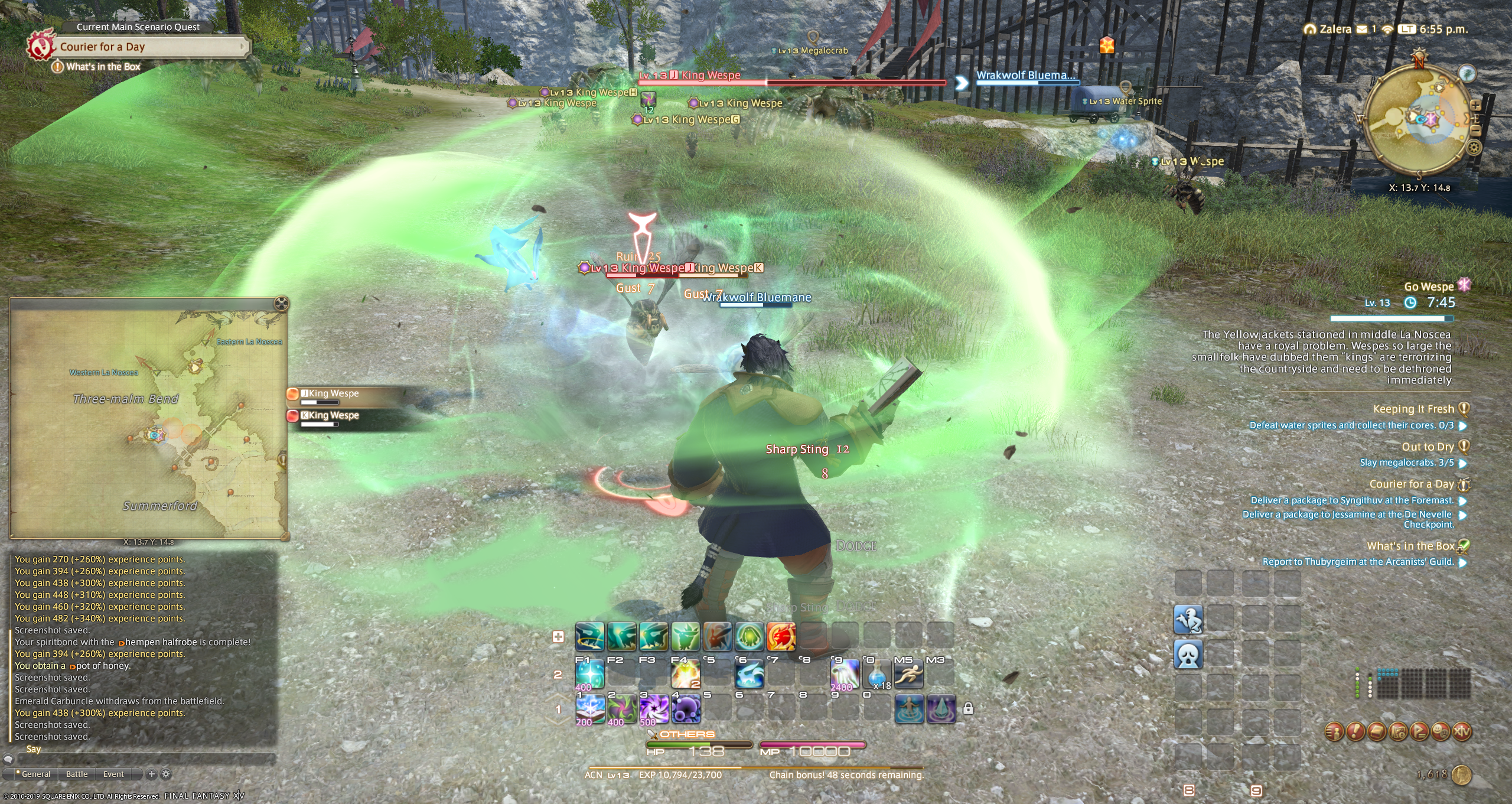Open the XIV system menu button

pyautogui.click(x=1462, y=732)
